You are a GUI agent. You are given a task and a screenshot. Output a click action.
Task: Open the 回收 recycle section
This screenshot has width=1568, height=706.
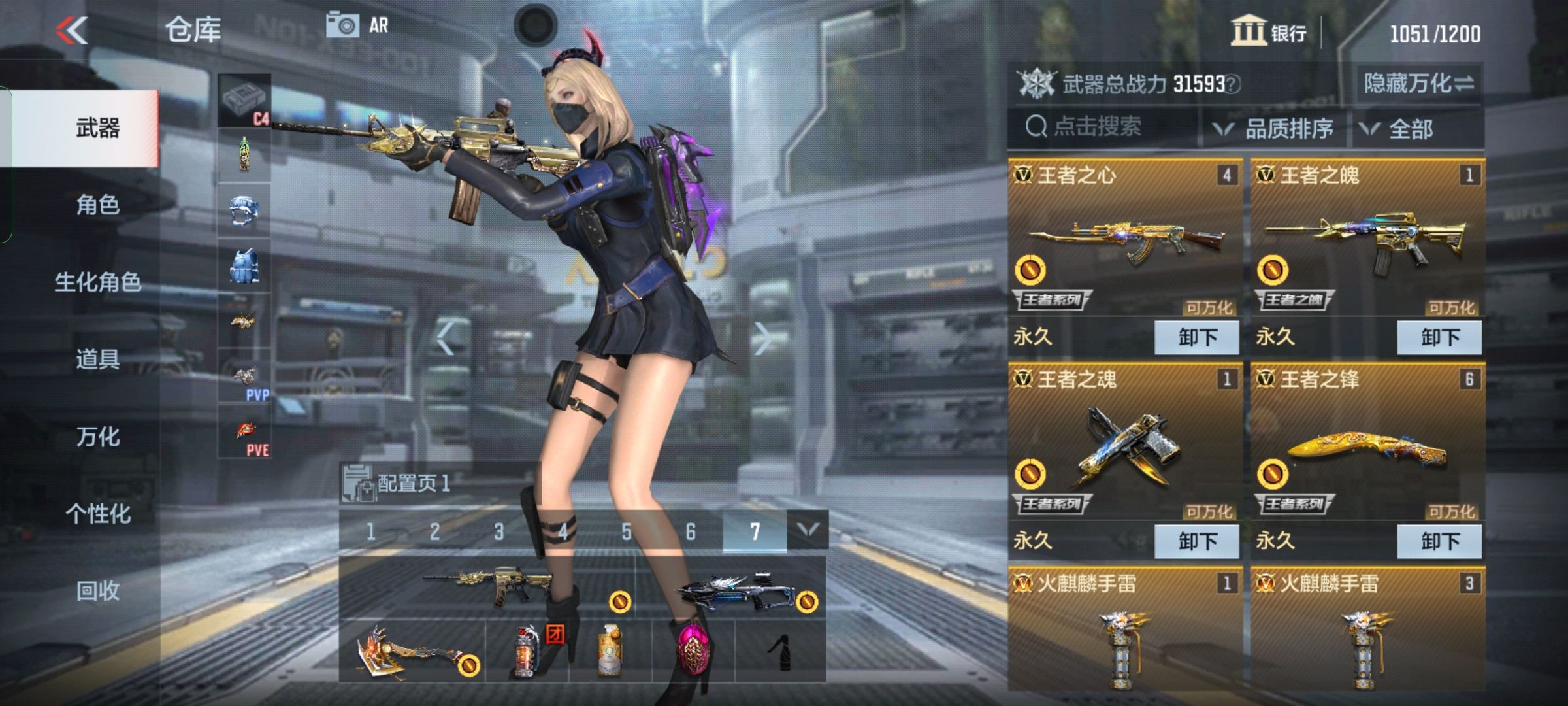pyautogui.click(x=98, y=591)
